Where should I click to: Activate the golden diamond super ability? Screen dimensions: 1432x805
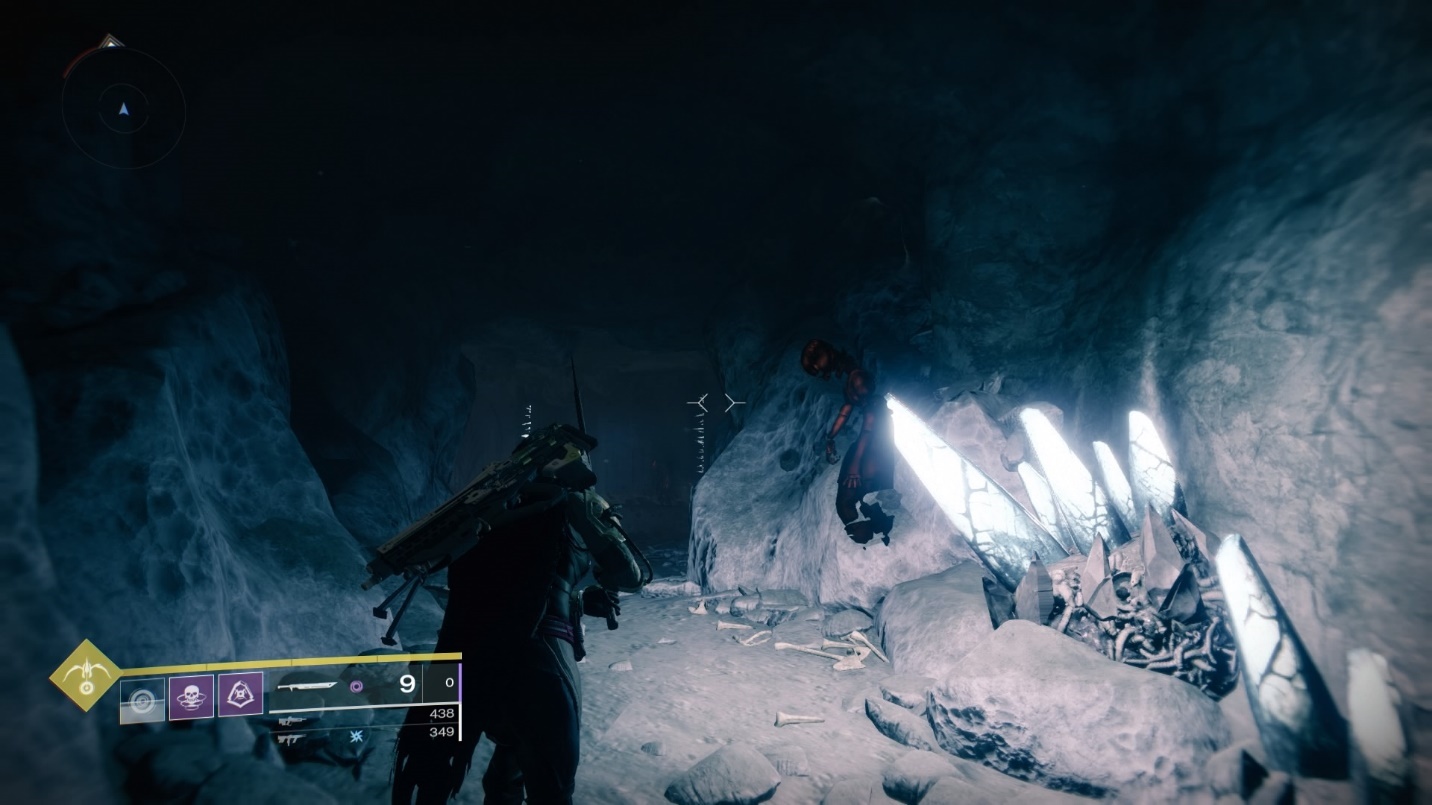click(x=86, y=675)
